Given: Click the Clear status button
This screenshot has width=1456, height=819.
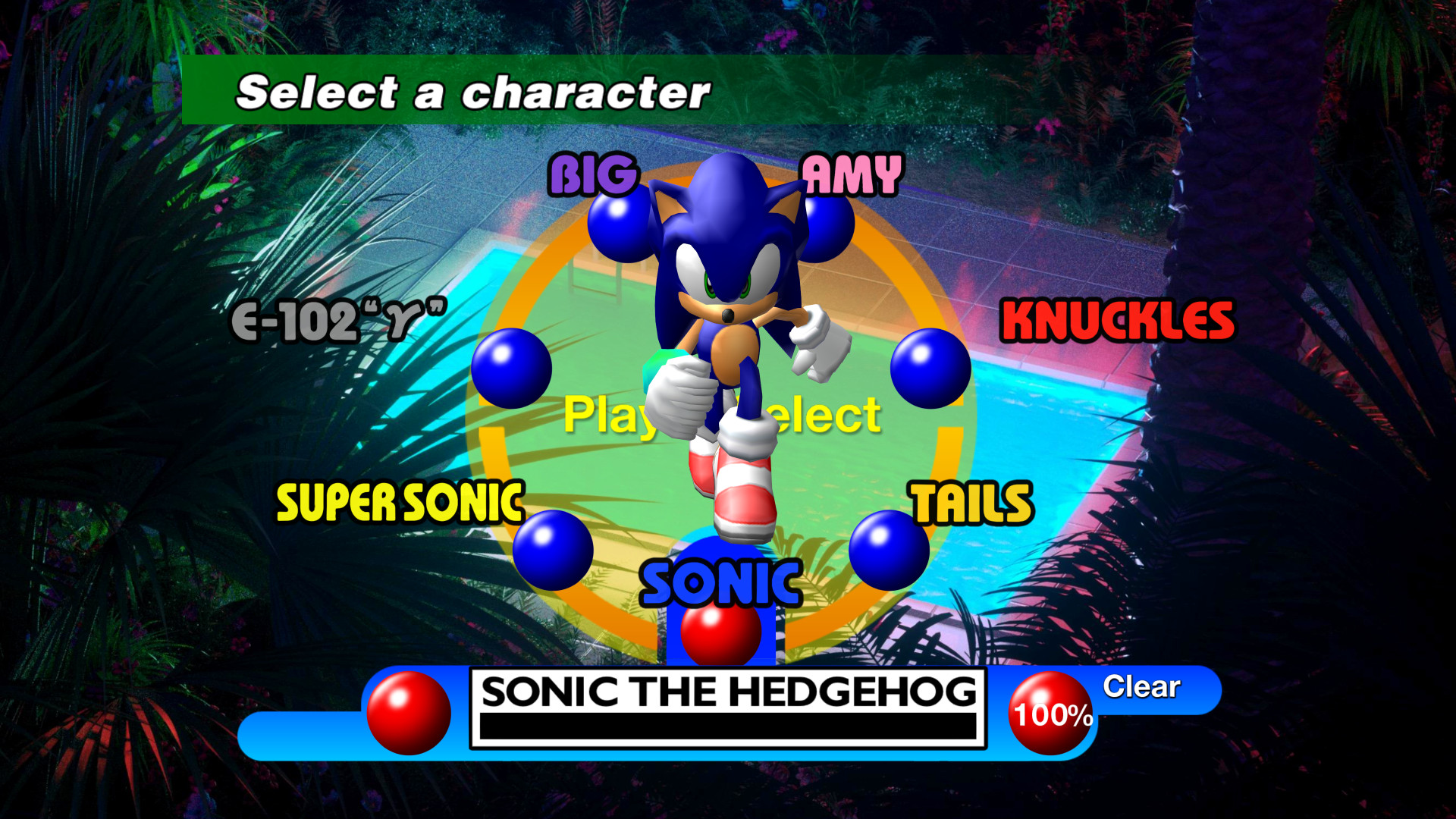Looking at the screenshot, I should pos(1141,688).
